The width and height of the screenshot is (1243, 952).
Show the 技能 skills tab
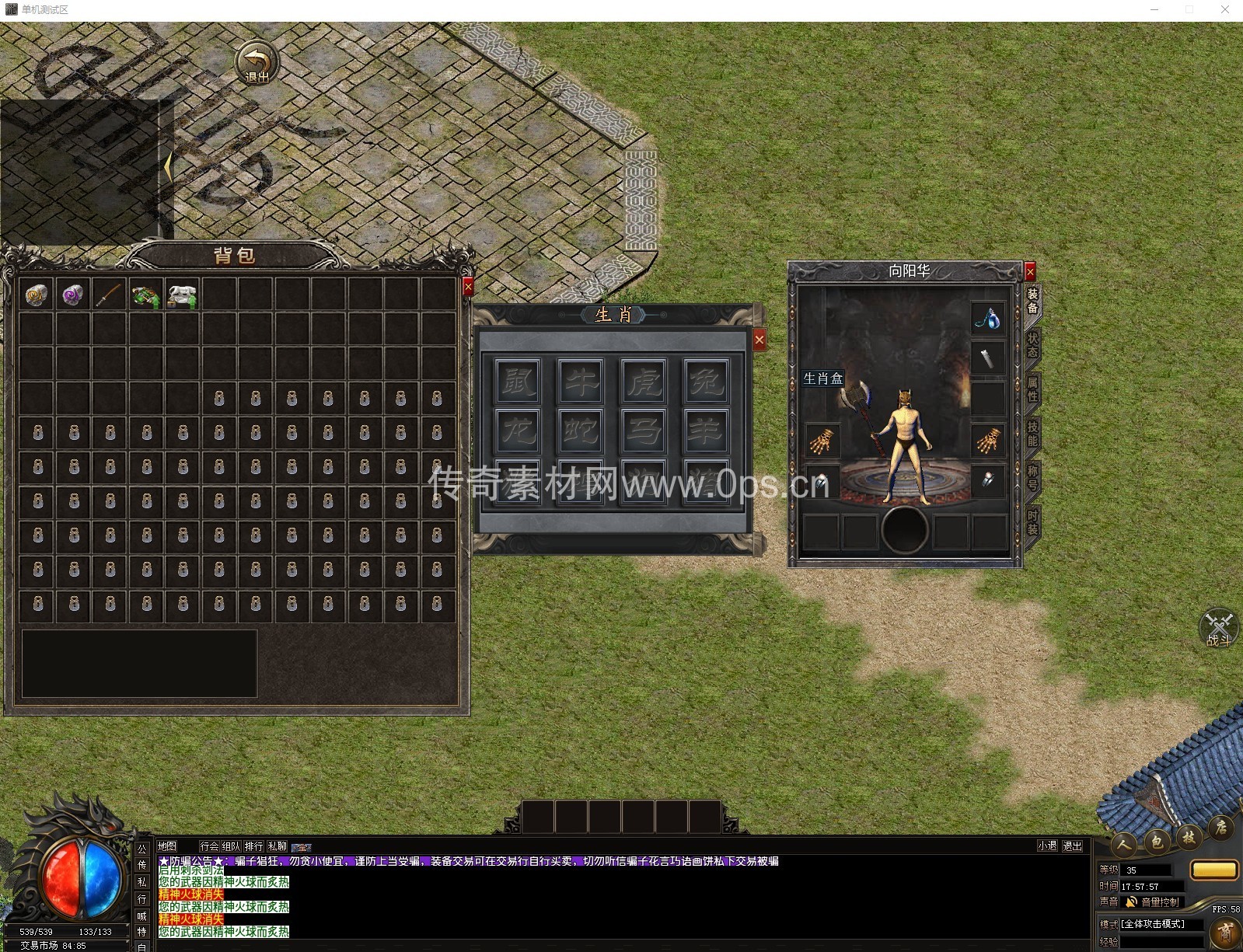pos(1032,434)
